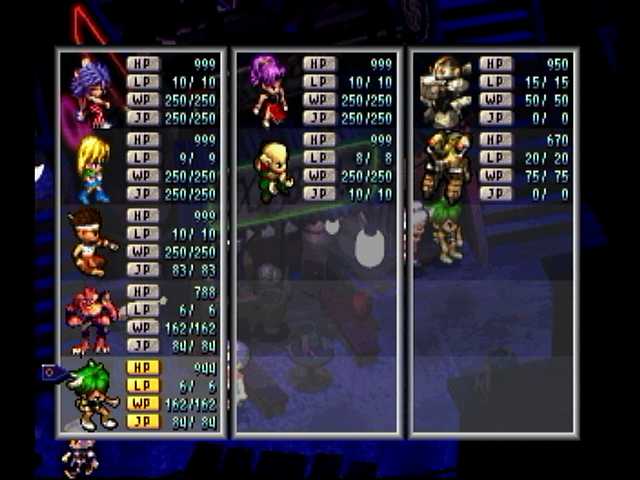
Task: Choose the gold robot with 670 HP
Action: (x=446, y=165)
